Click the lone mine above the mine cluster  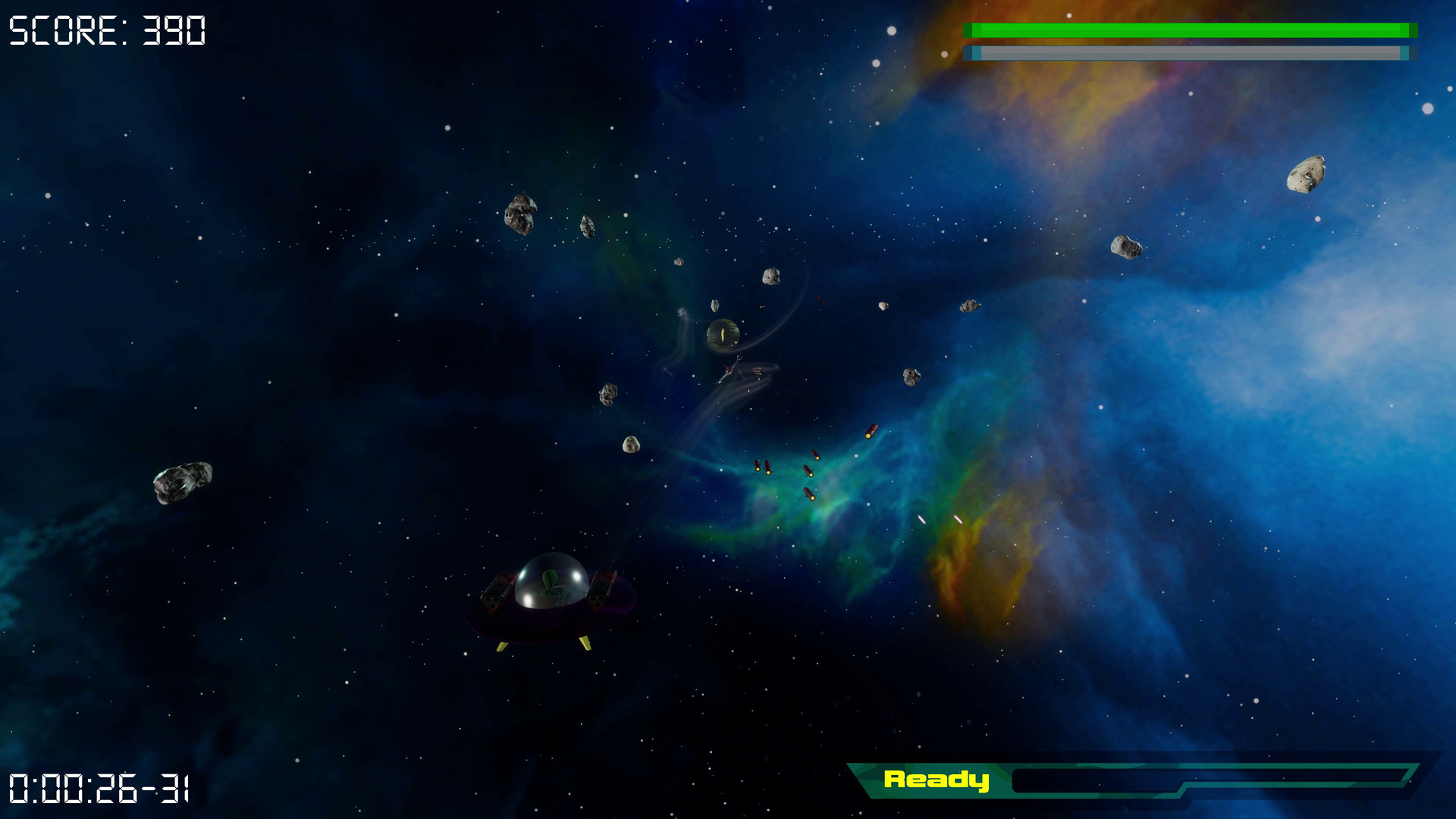coord(871,432)
